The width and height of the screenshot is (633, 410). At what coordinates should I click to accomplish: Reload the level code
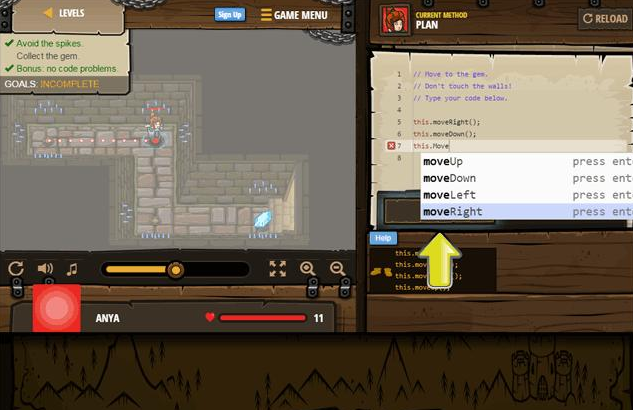tap(604, 18)
